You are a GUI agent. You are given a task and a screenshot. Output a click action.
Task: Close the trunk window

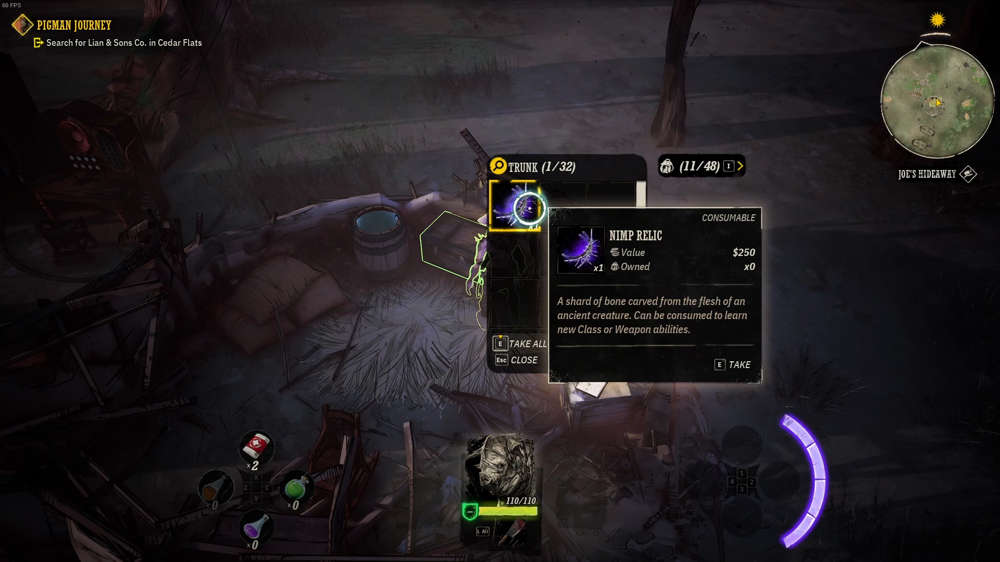click(516, 360)
